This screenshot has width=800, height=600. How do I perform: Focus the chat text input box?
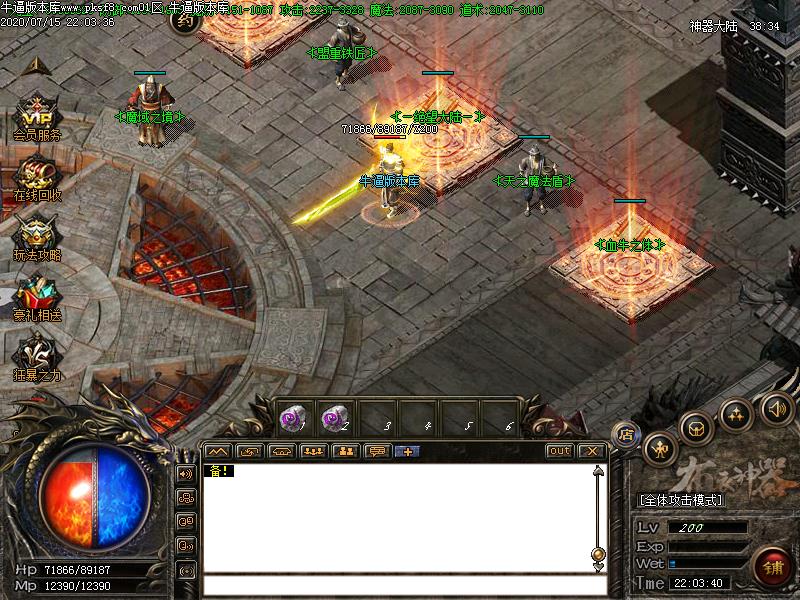[x=400, y=585]
